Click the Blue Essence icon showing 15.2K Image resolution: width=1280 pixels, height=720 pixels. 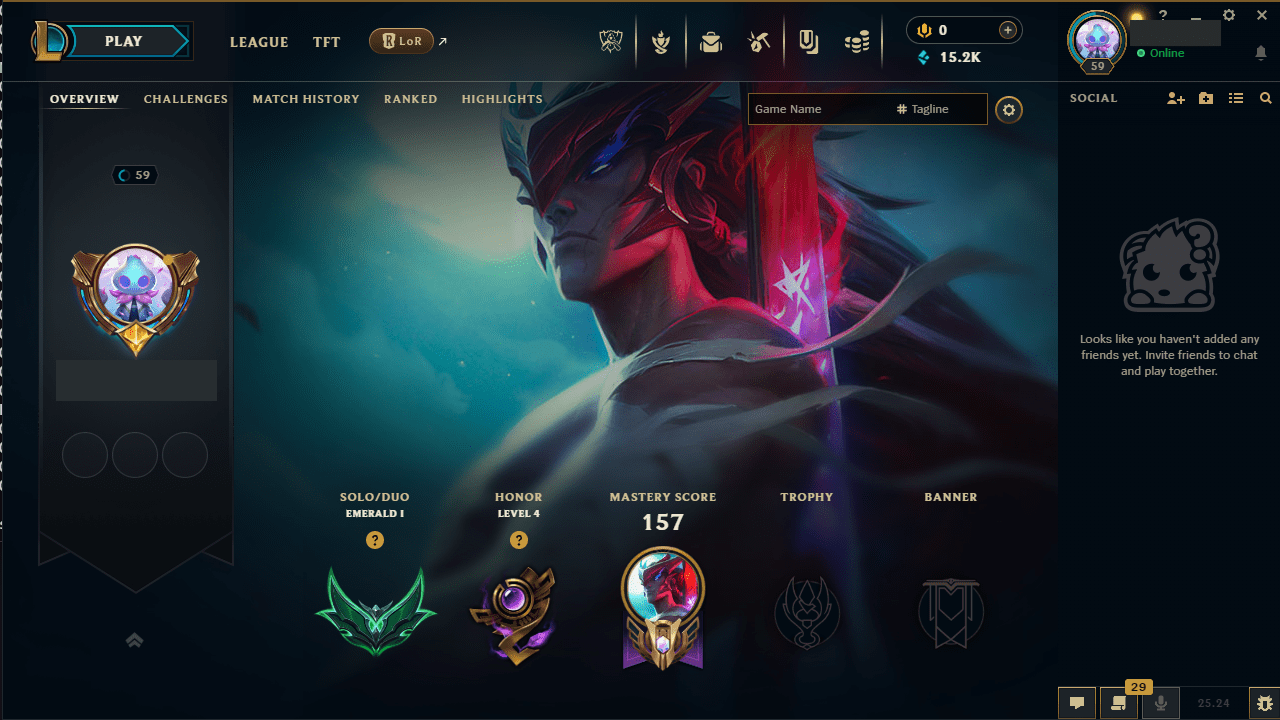point(922,57)
